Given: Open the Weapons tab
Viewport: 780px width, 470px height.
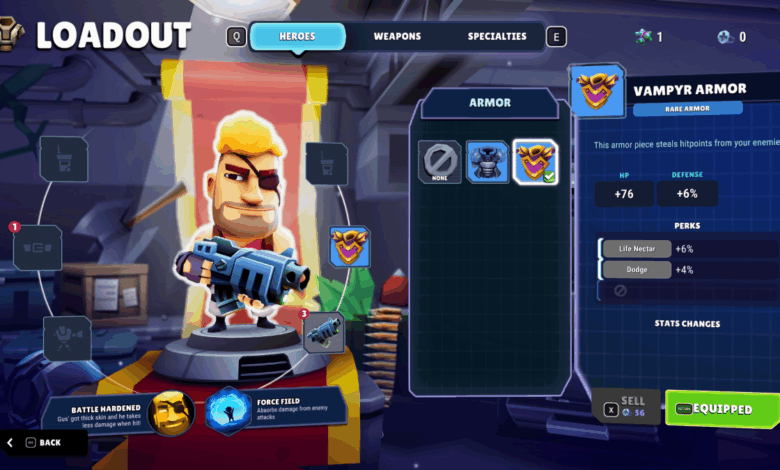Looking at the screenshot, I should tap(397, 37).
